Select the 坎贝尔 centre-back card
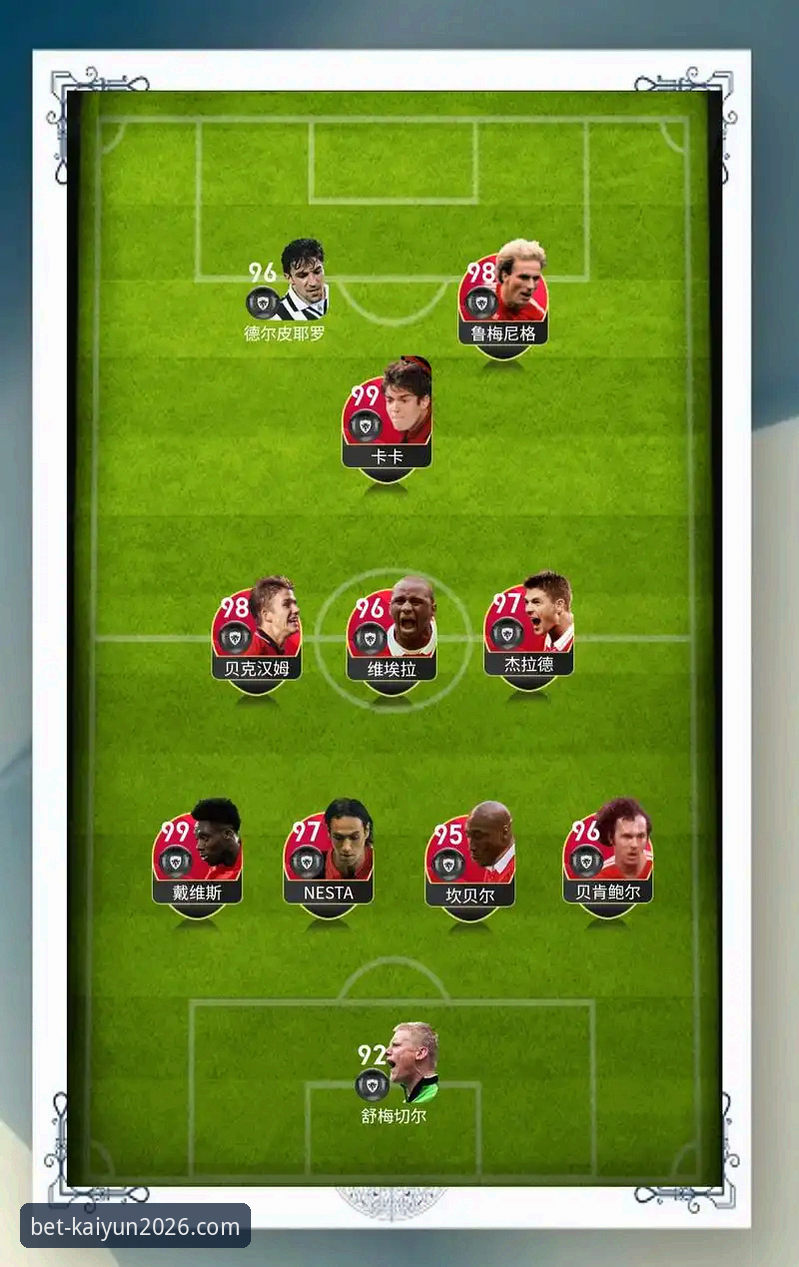Viewport: 799px width, 1267px height. coord(470,859)
